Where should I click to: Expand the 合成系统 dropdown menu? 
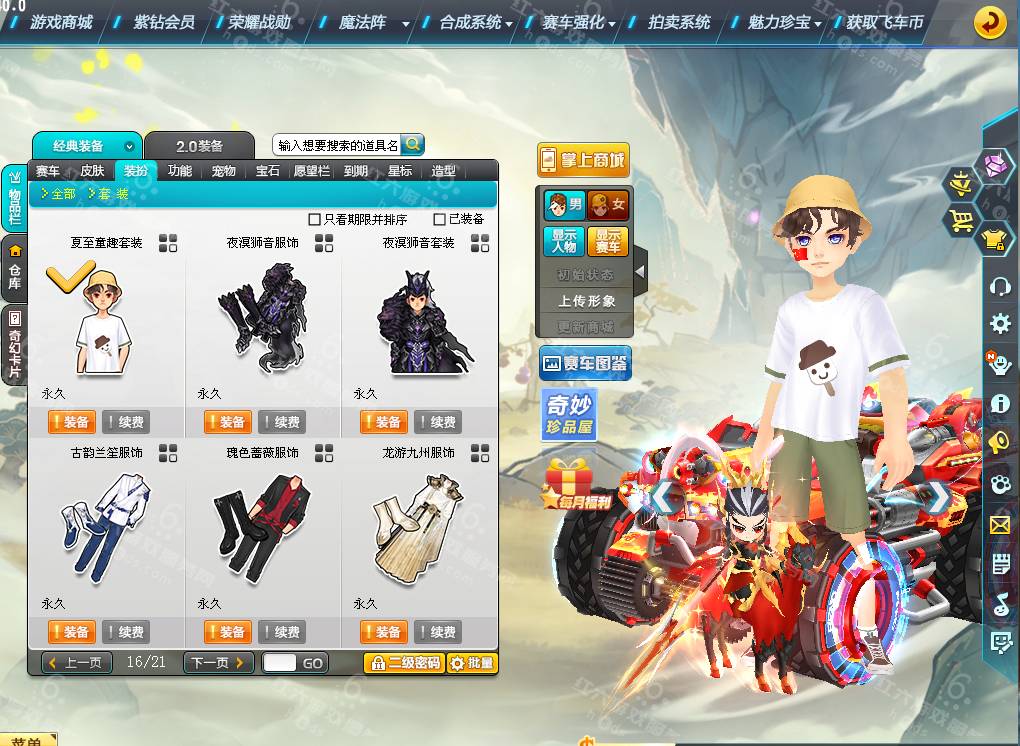[476, 22]
